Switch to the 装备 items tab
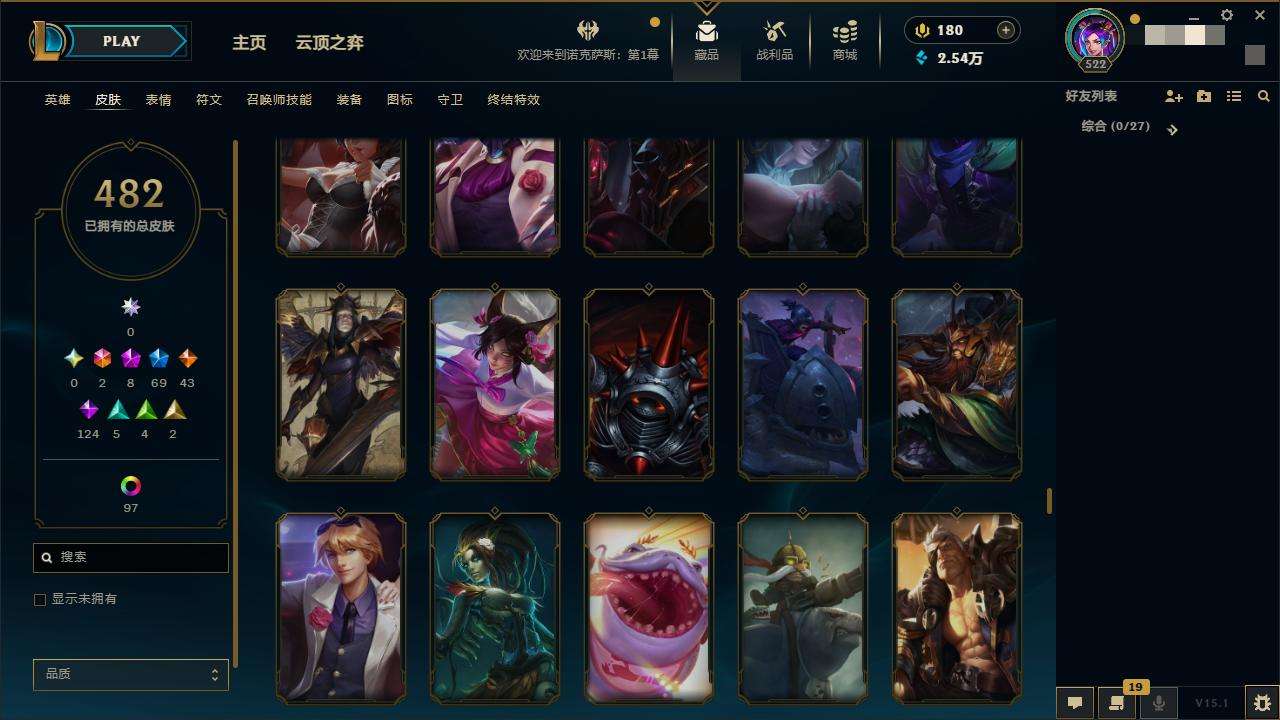Viewport: 1280px width, 720px height. pos(349,100)
